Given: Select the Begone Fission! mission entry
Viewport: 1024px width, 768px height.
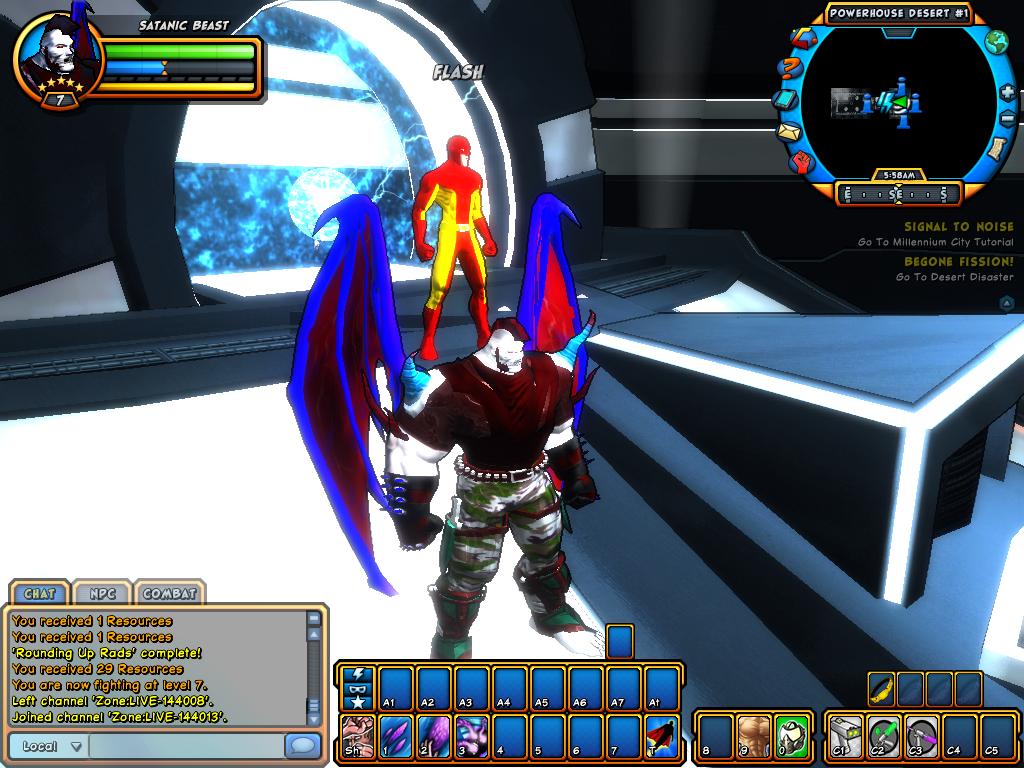Looking at the screenshot, I should (x=958, y=262).
